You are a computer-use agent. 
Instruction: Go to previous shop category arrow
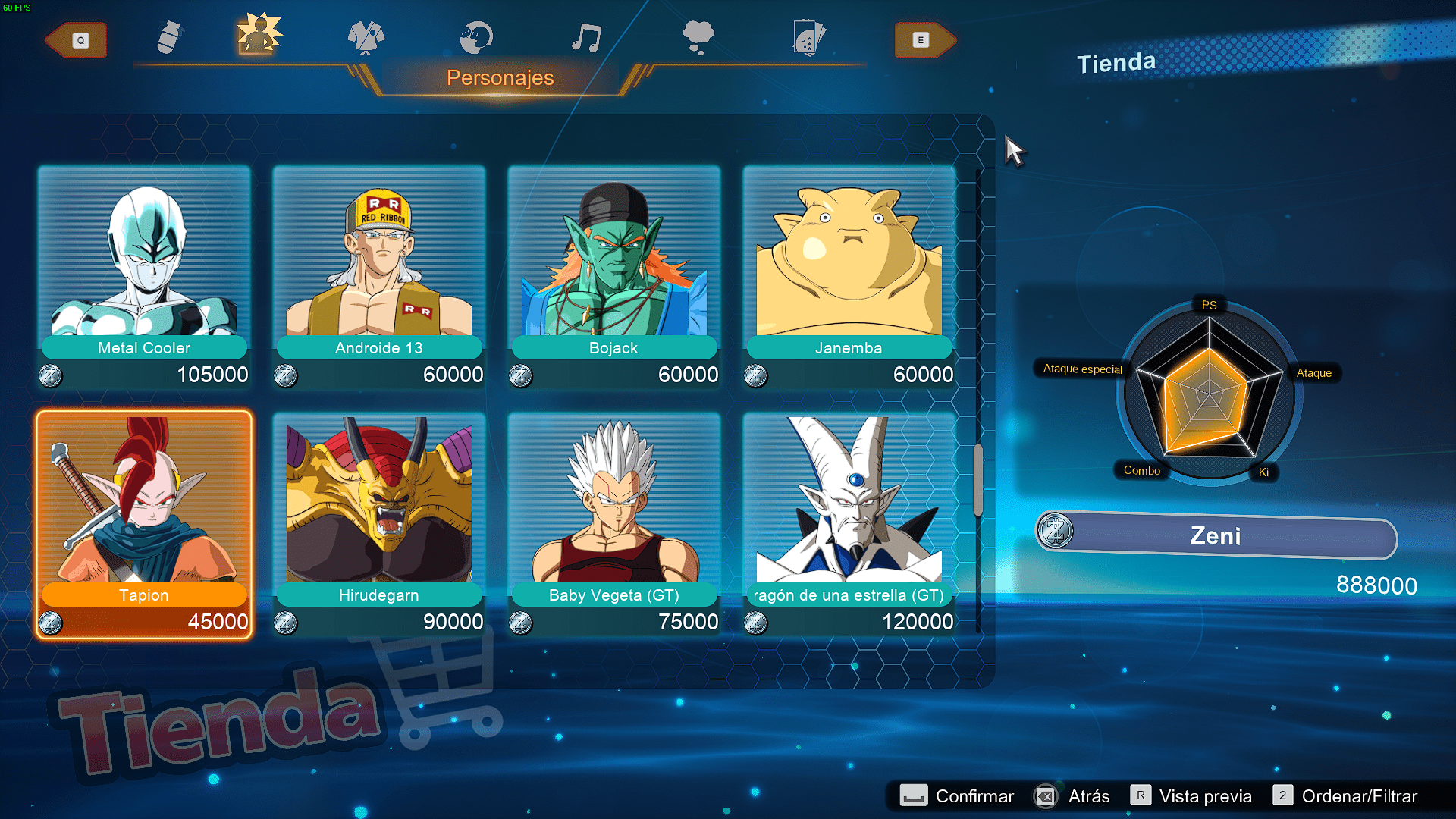(78, 40)
